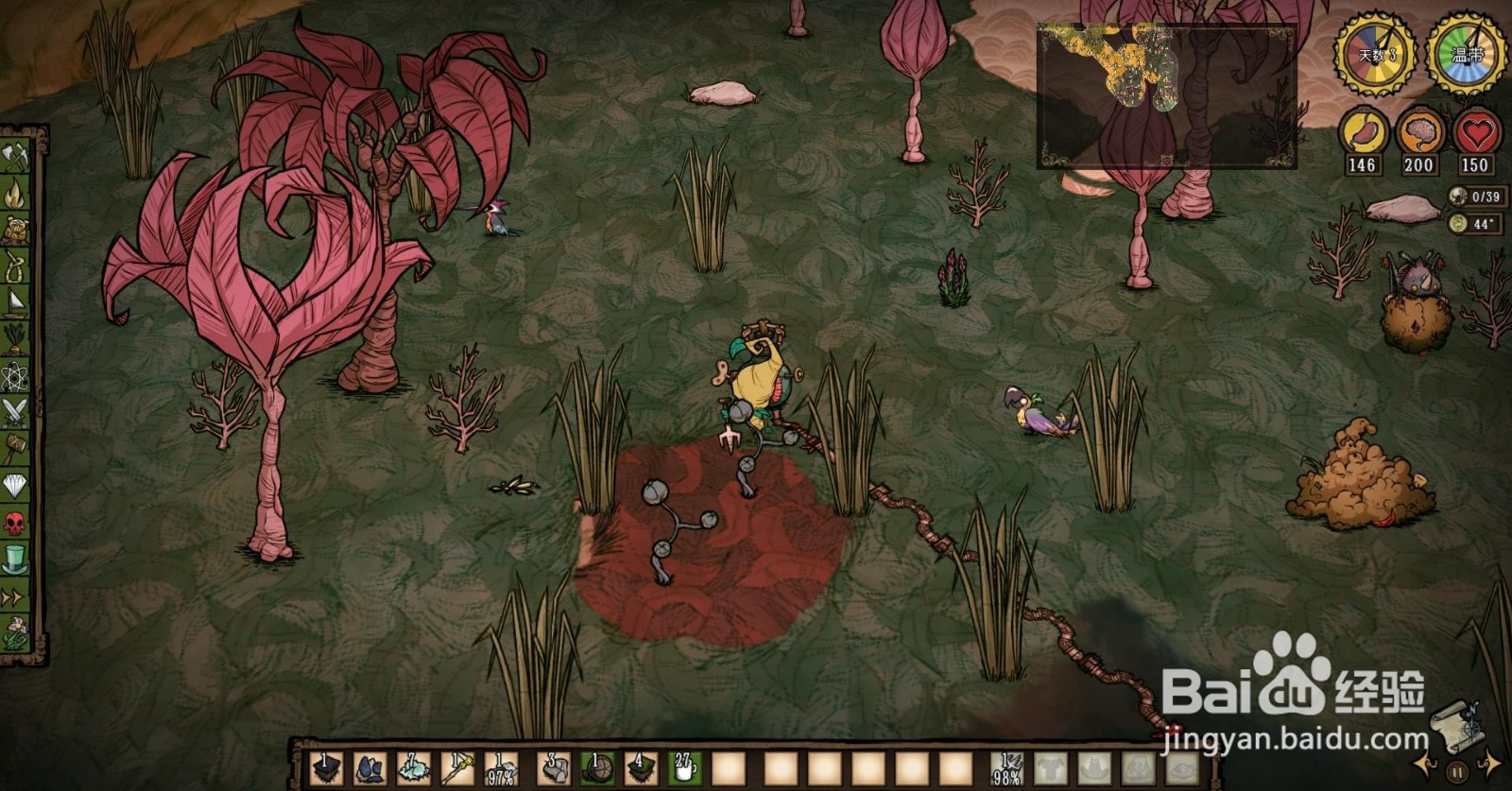
Task: Open the green top hat Dress tab
Action: click(15, 558)
